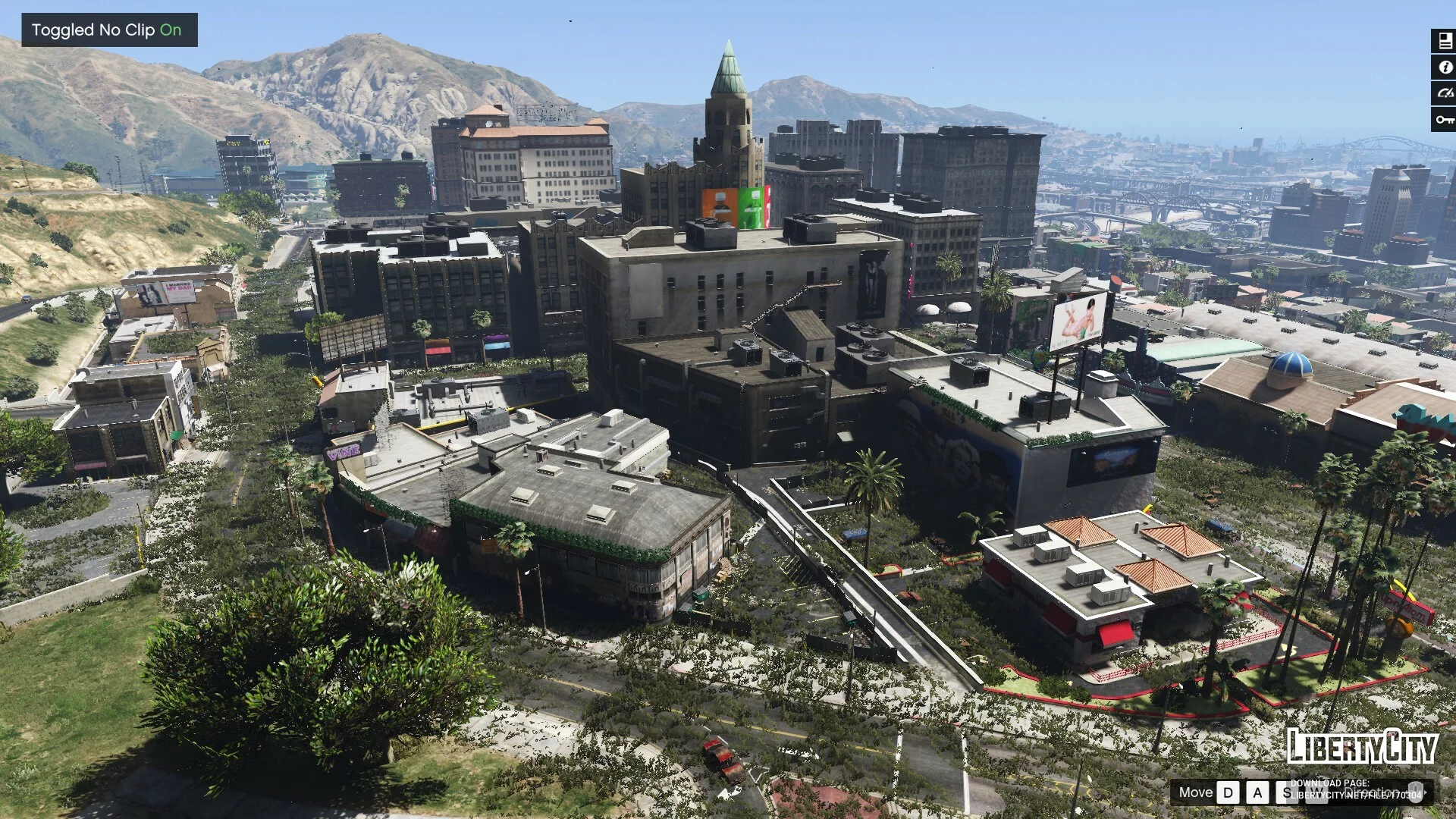Open the speedometer gauge icon panel
Image resolution: width=1456 pixels, height=819 pixels.
click(x=1444, y=93)
